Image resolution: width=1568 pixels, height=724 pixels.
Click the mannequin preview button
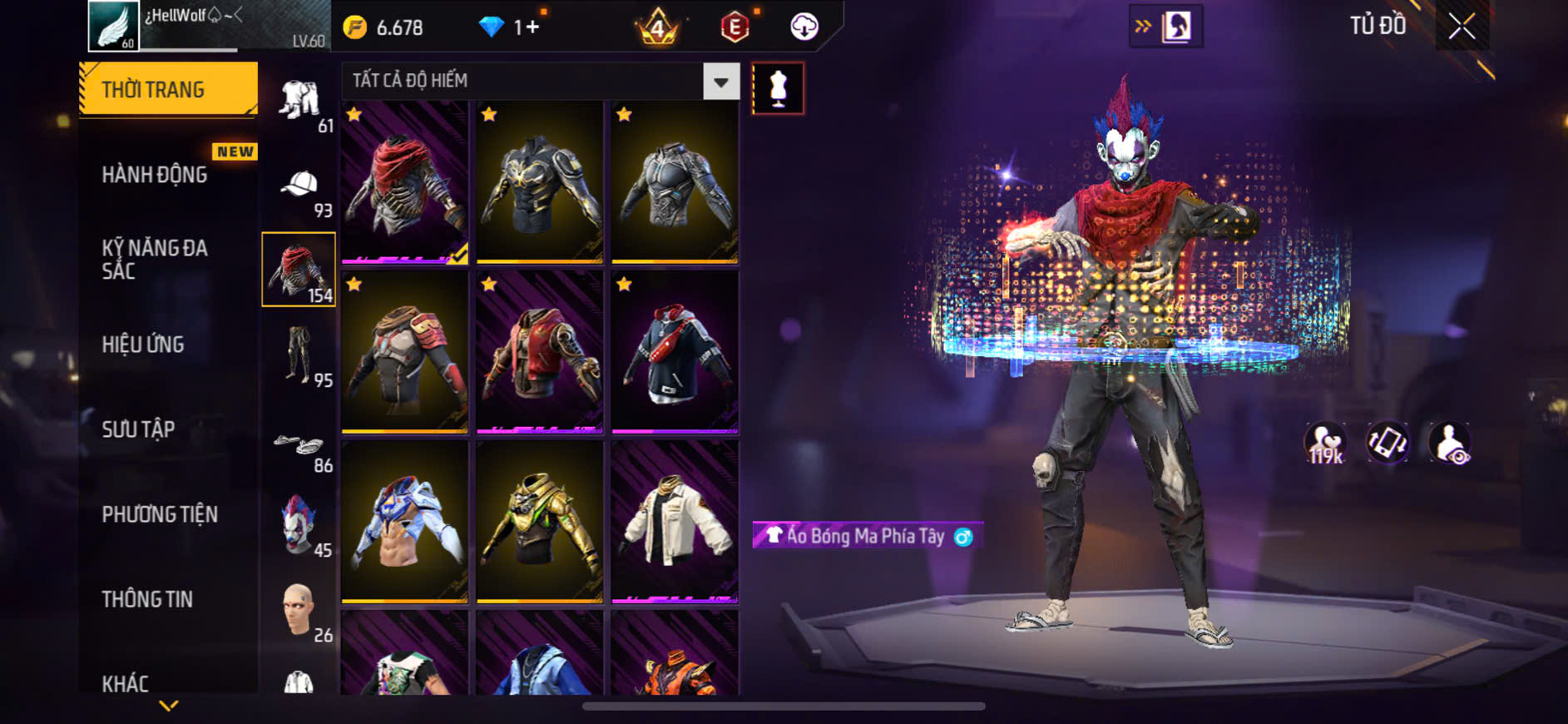pos(778,88)
